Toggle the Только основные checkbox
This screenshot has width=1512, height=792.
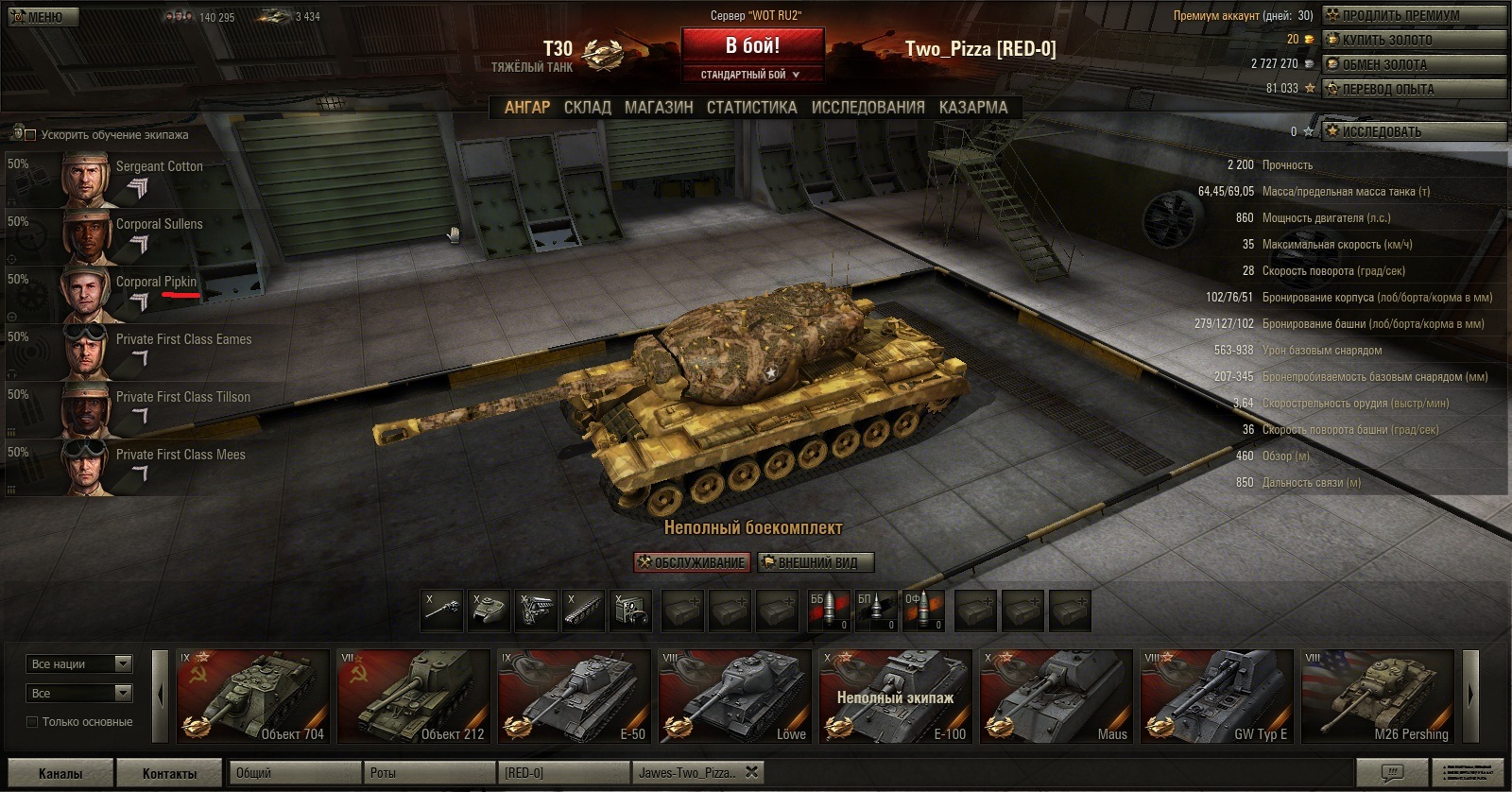(32, 722)
